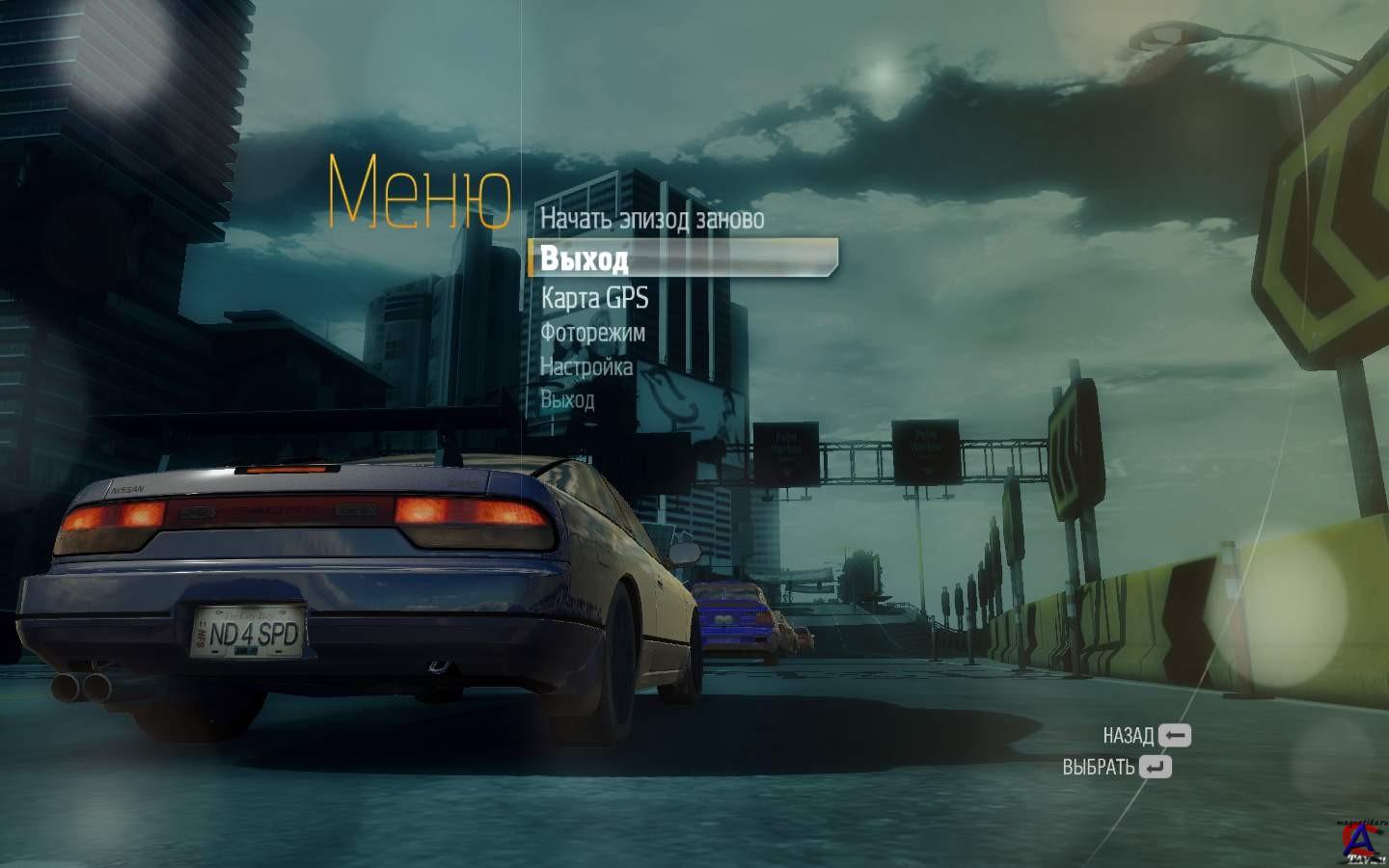Click the dimmed "Выход" entry under Настройка
Image resolution: width=1389 pixels, height=868 pixels.
pos(567,399)
